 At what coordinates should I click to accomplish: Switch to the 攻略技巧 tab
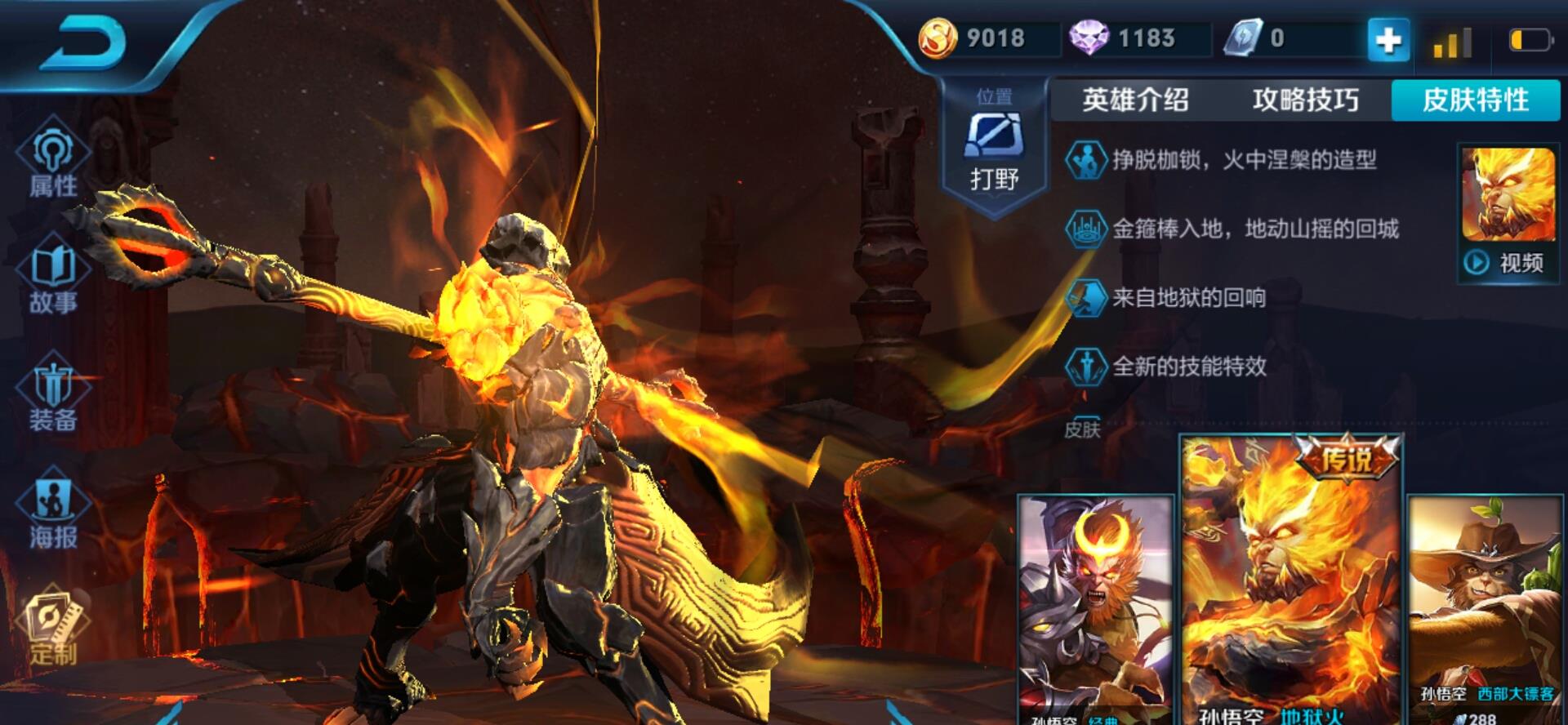pyautogui.click(x=1305, y=100)
